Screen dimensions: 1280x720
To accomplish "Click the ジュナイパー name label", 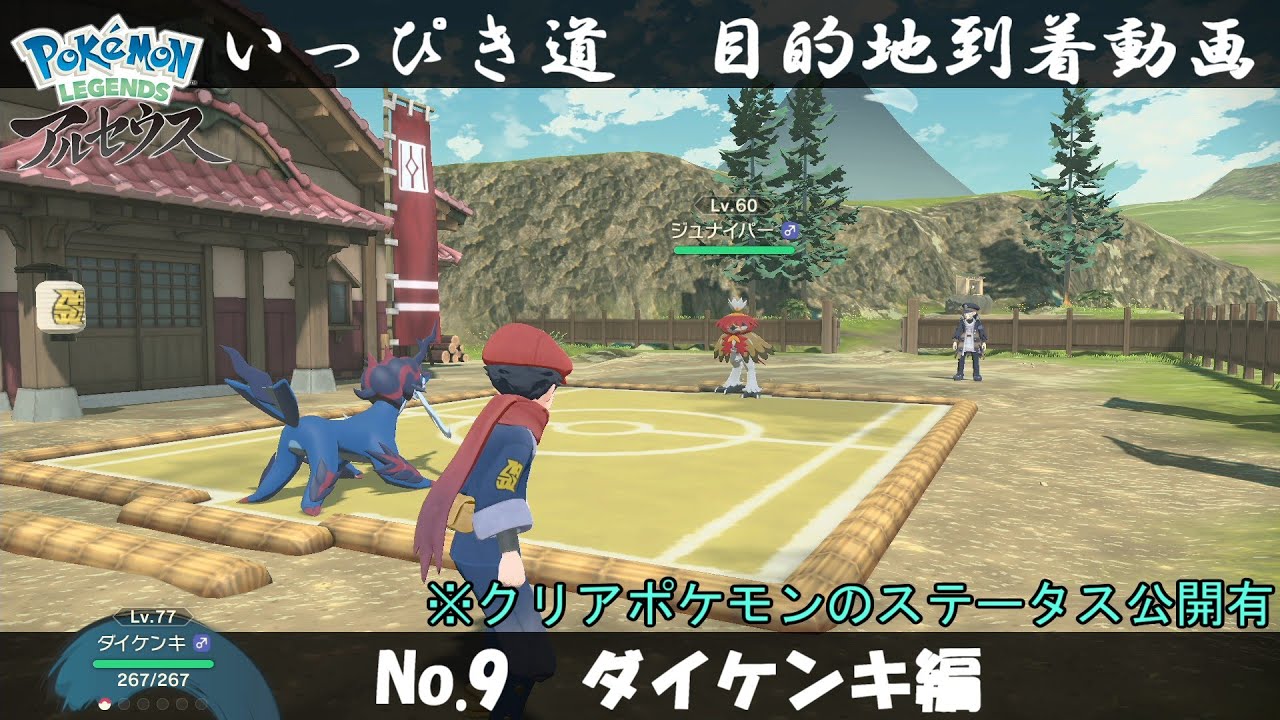I will (723, 229).
